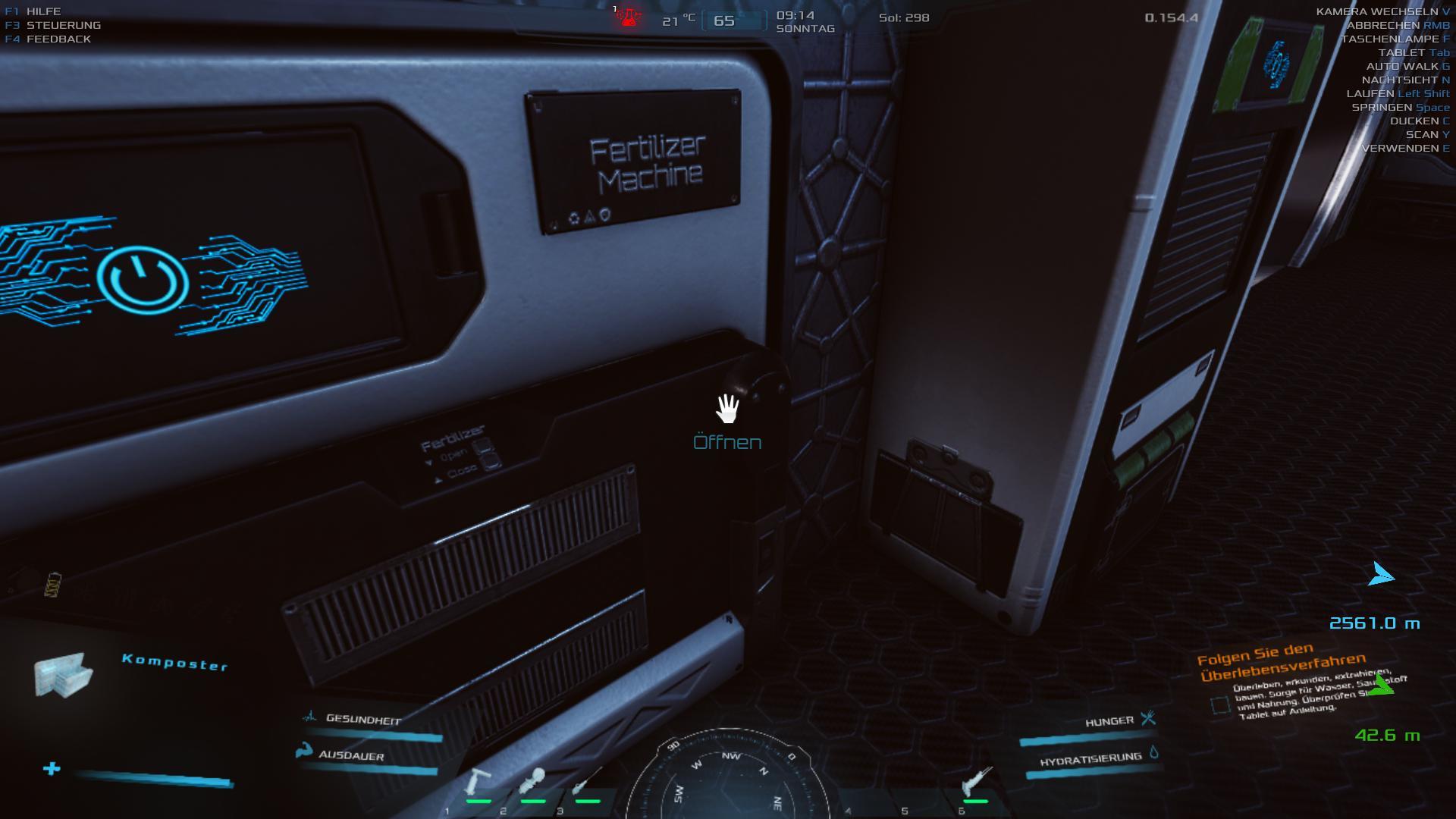Click the blue waypoint arrow marker
Screen dimensions: 1456x819
1380,576
